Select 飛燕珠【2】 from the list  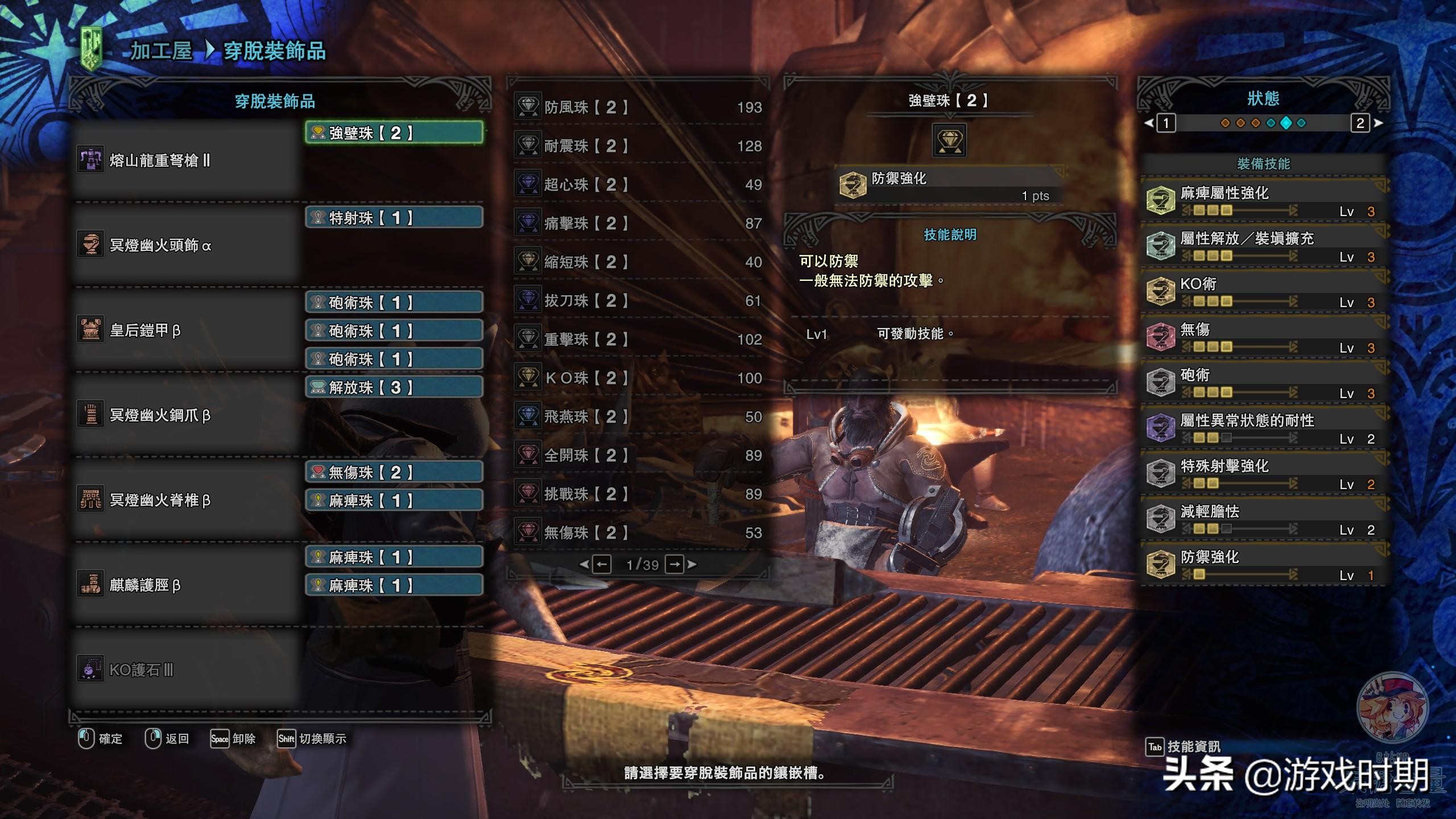tap(638, 416)
